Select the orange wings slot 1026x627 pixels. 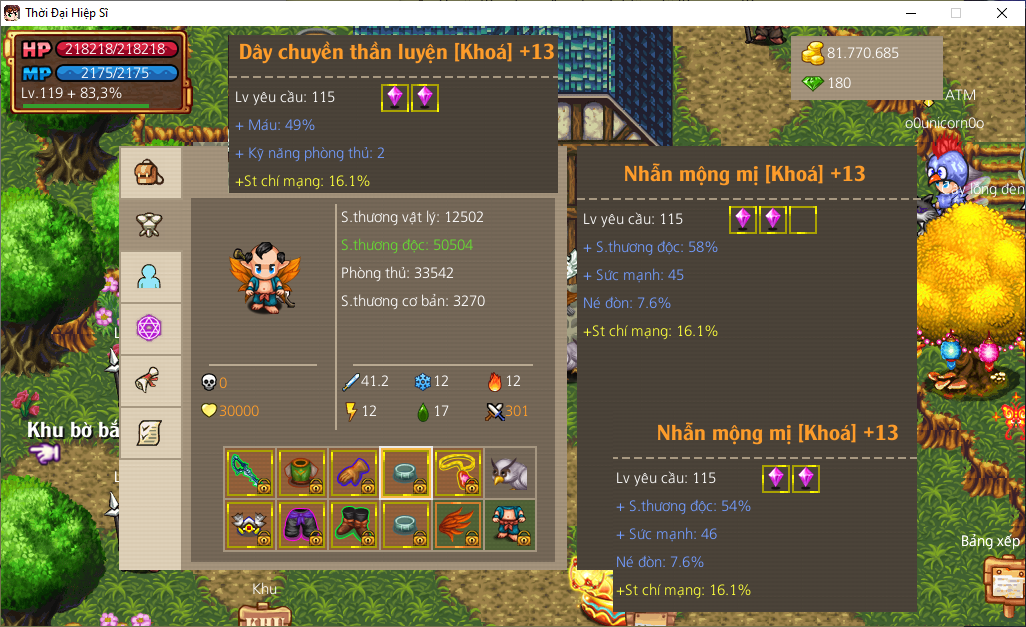(x=458, y=525)
